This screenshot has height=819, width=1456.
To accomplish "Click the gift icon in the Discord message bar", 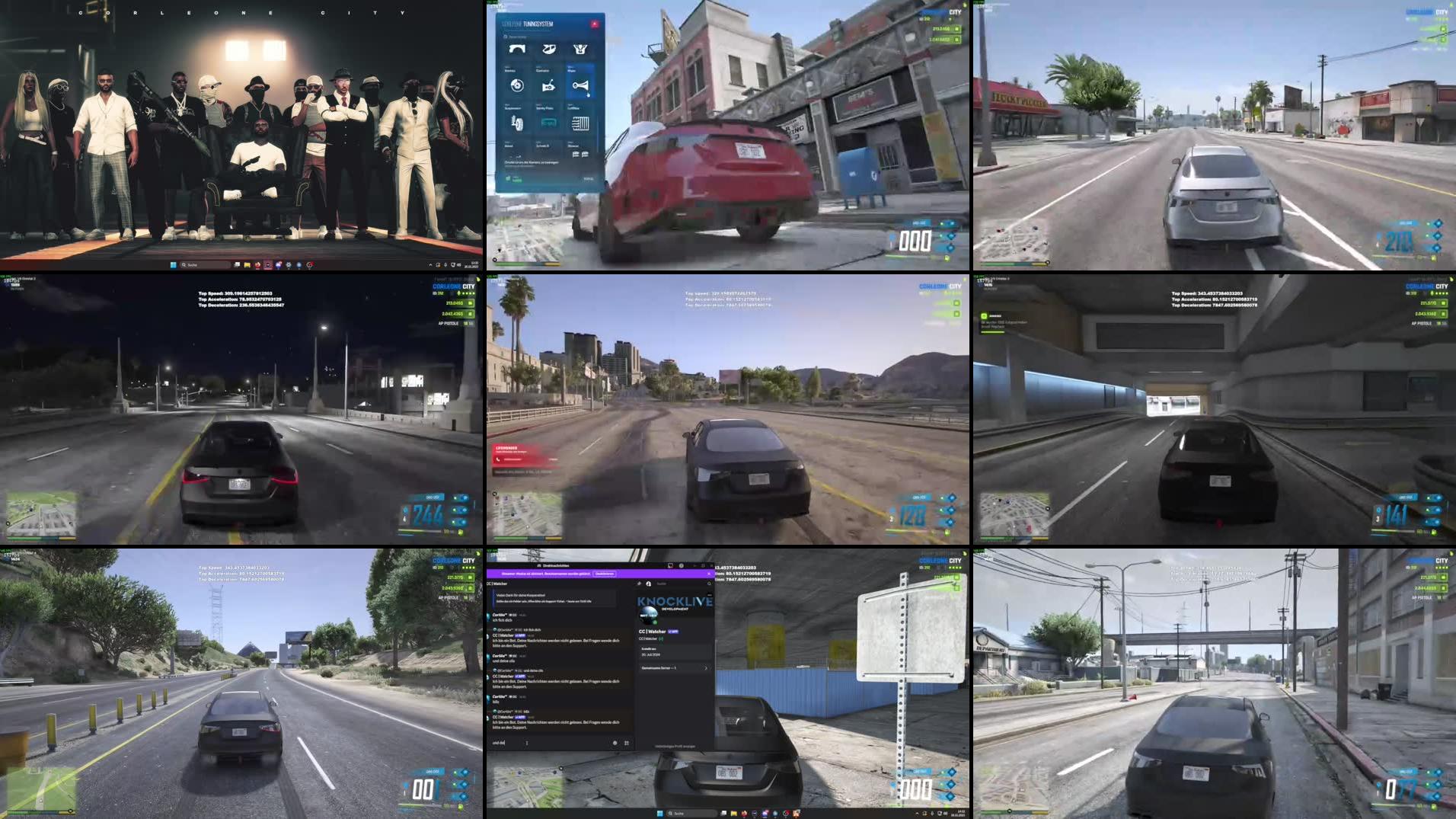I will (x=615, y=743).
